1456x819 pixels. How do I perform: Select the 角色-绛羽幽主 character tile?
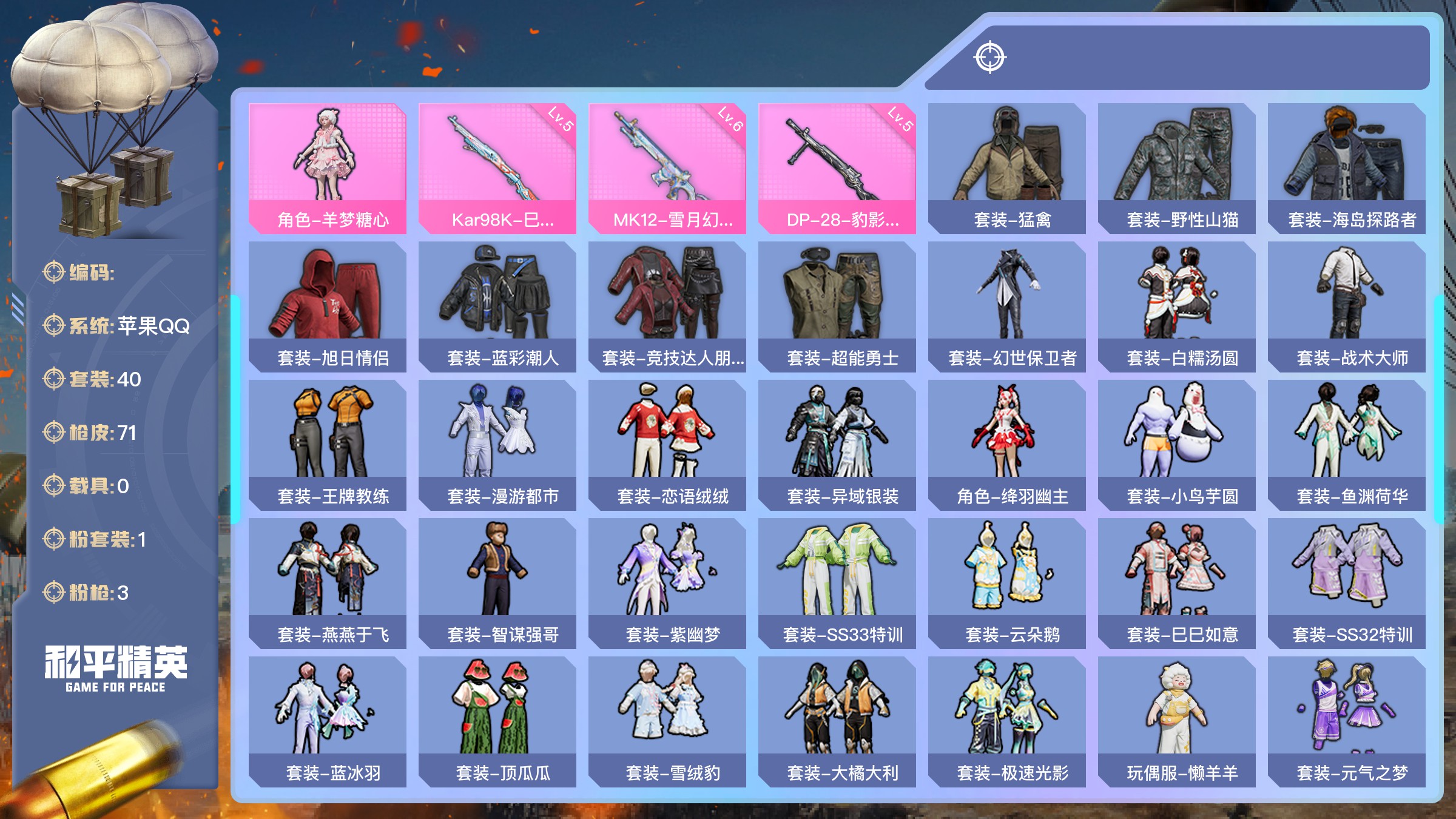click(x=1007, y=445)
